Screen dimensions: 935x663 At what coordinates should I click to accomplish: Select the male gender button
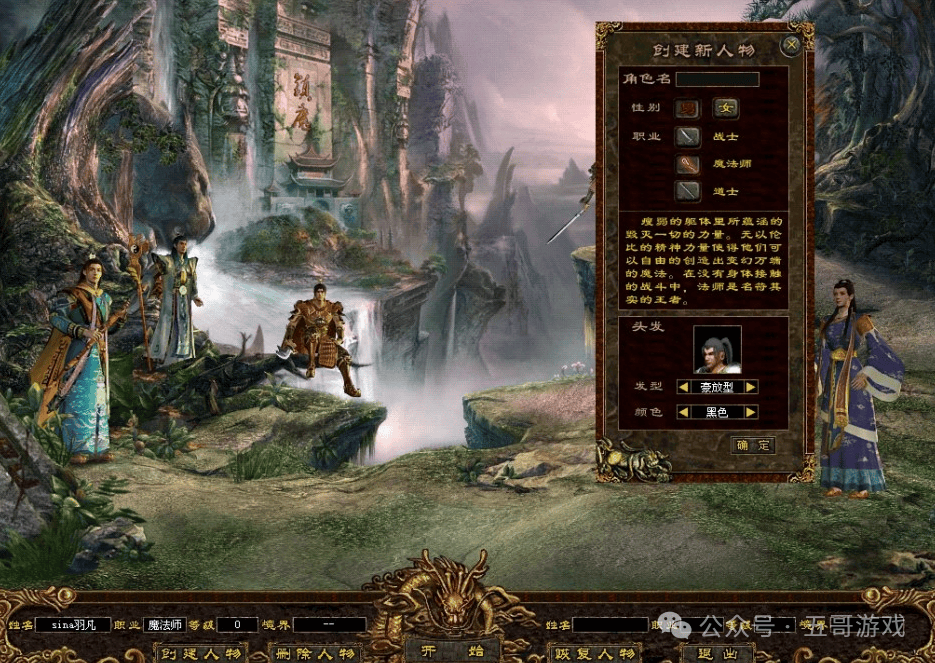pos(687,108)
